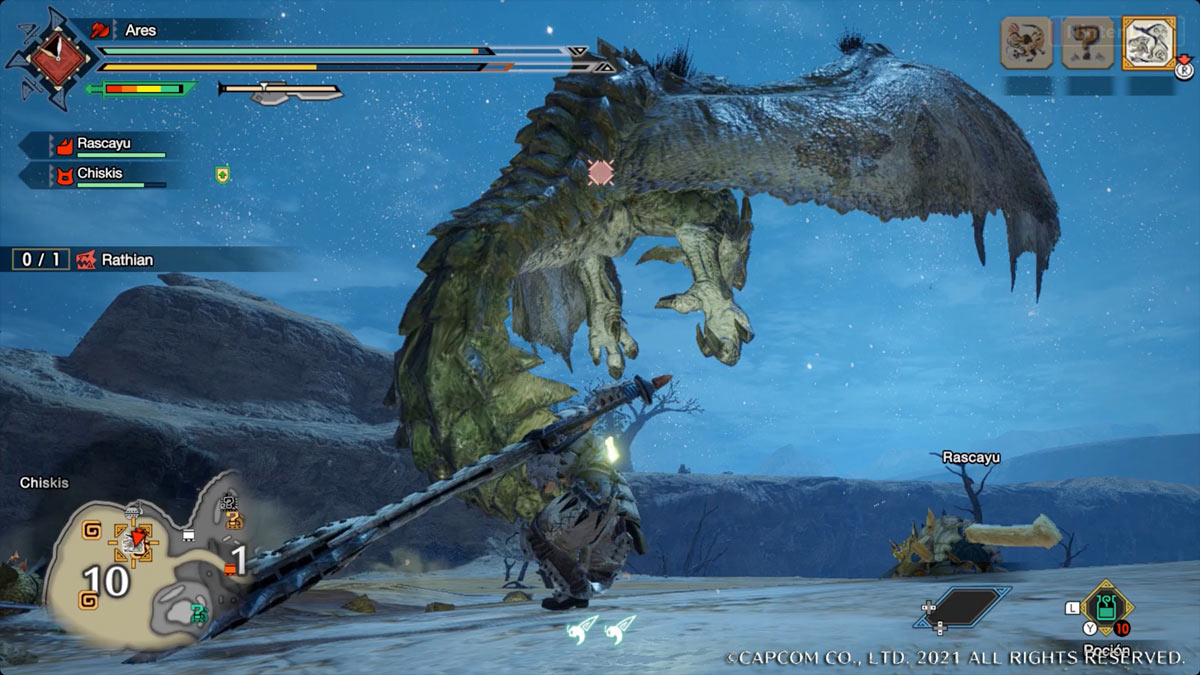Select party member Chiskis in the list
Screen dimensions: 1200x675
pyautogui.click(x=100, y=175)
